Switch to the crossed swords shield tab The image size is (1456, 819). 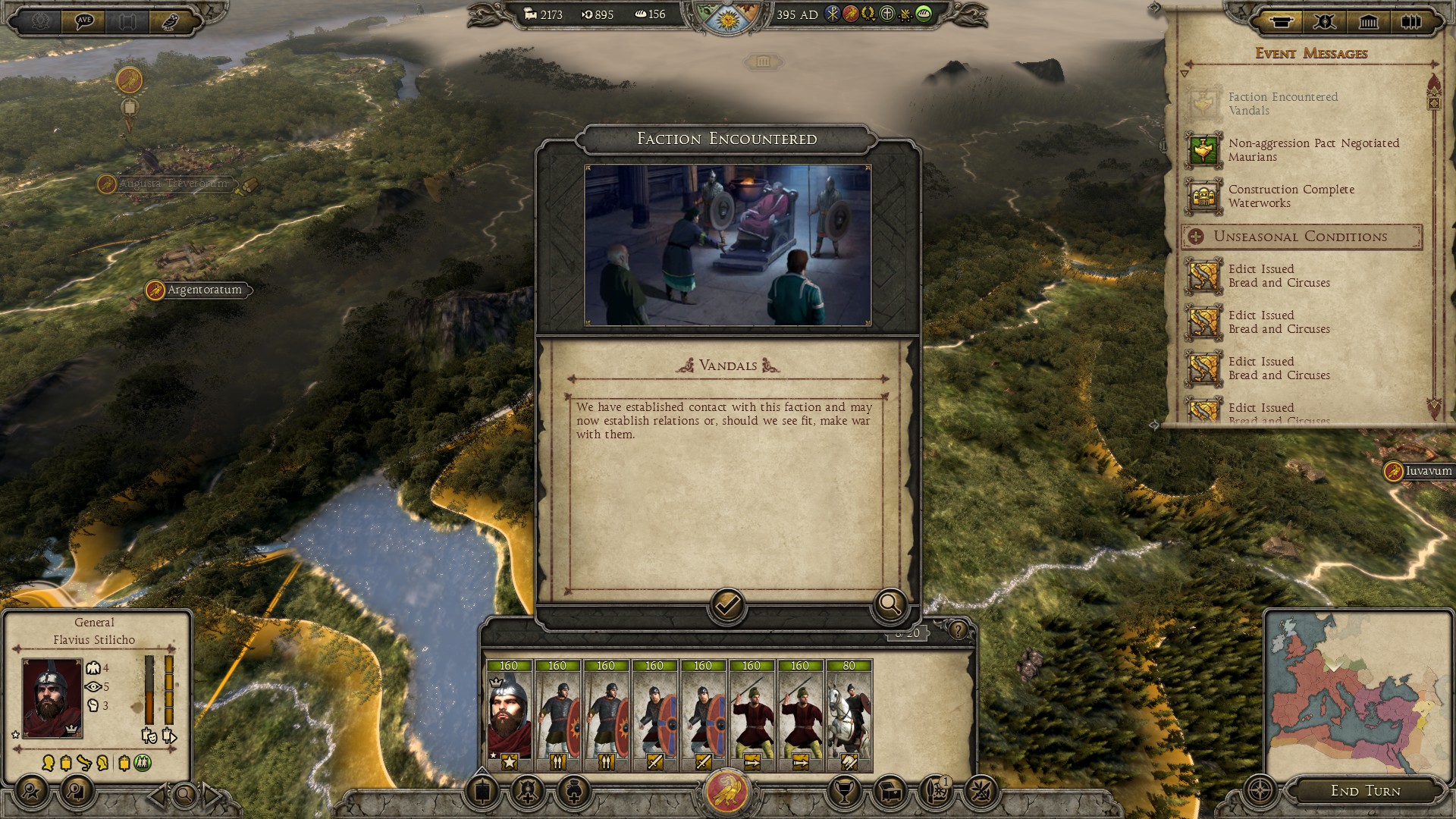click(1325, 21)
